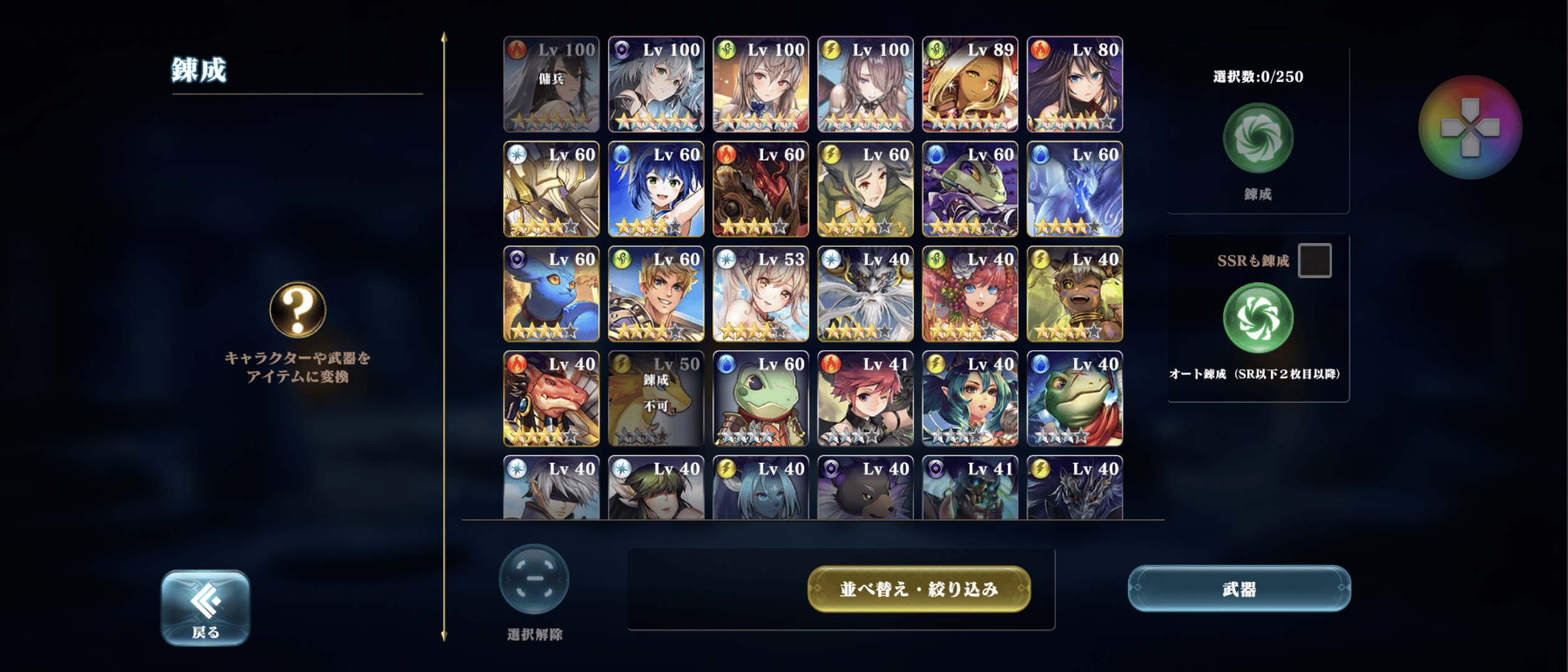Image resolution: width=1568 pixels, height=672 pixels.
Task: Tap the green 錬成 transmute button
Action: [1258, 138]
